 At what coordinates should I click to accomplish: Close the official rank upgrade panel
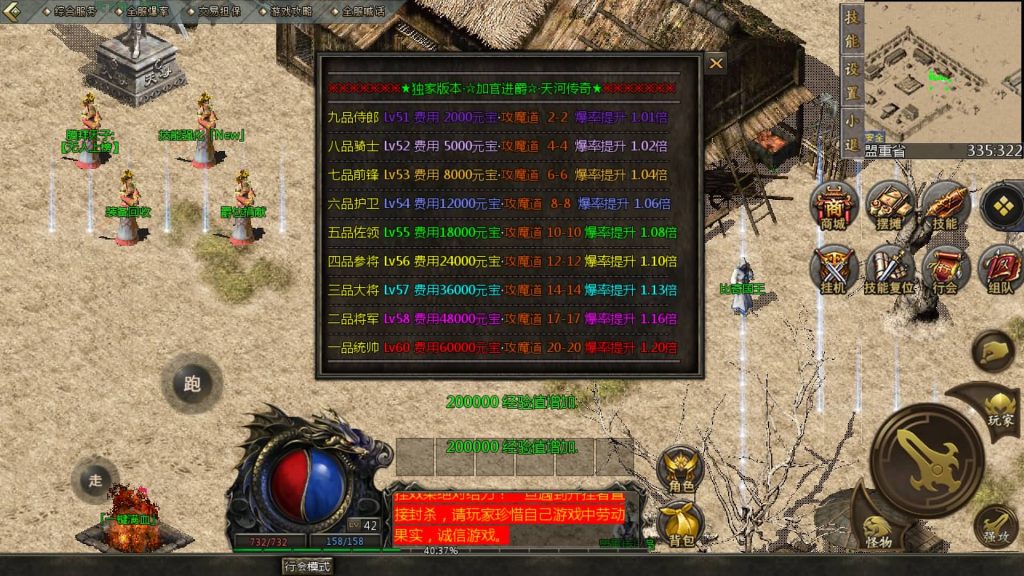pyautogui.click(x=716, y=63)
